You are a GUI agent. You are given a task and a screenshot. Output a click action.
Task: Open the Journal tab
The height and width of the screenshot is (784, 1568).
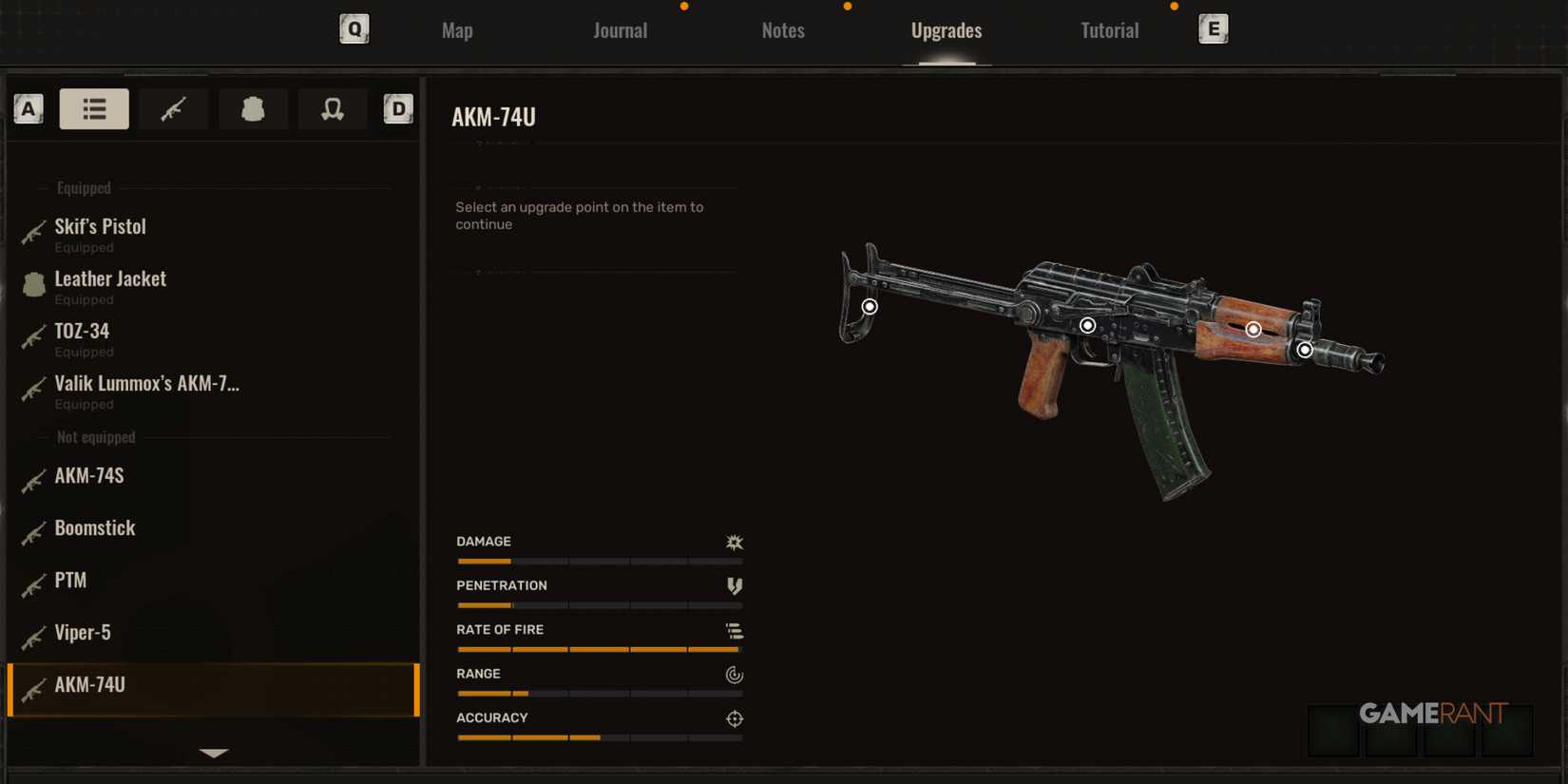[x=620, y=29]
